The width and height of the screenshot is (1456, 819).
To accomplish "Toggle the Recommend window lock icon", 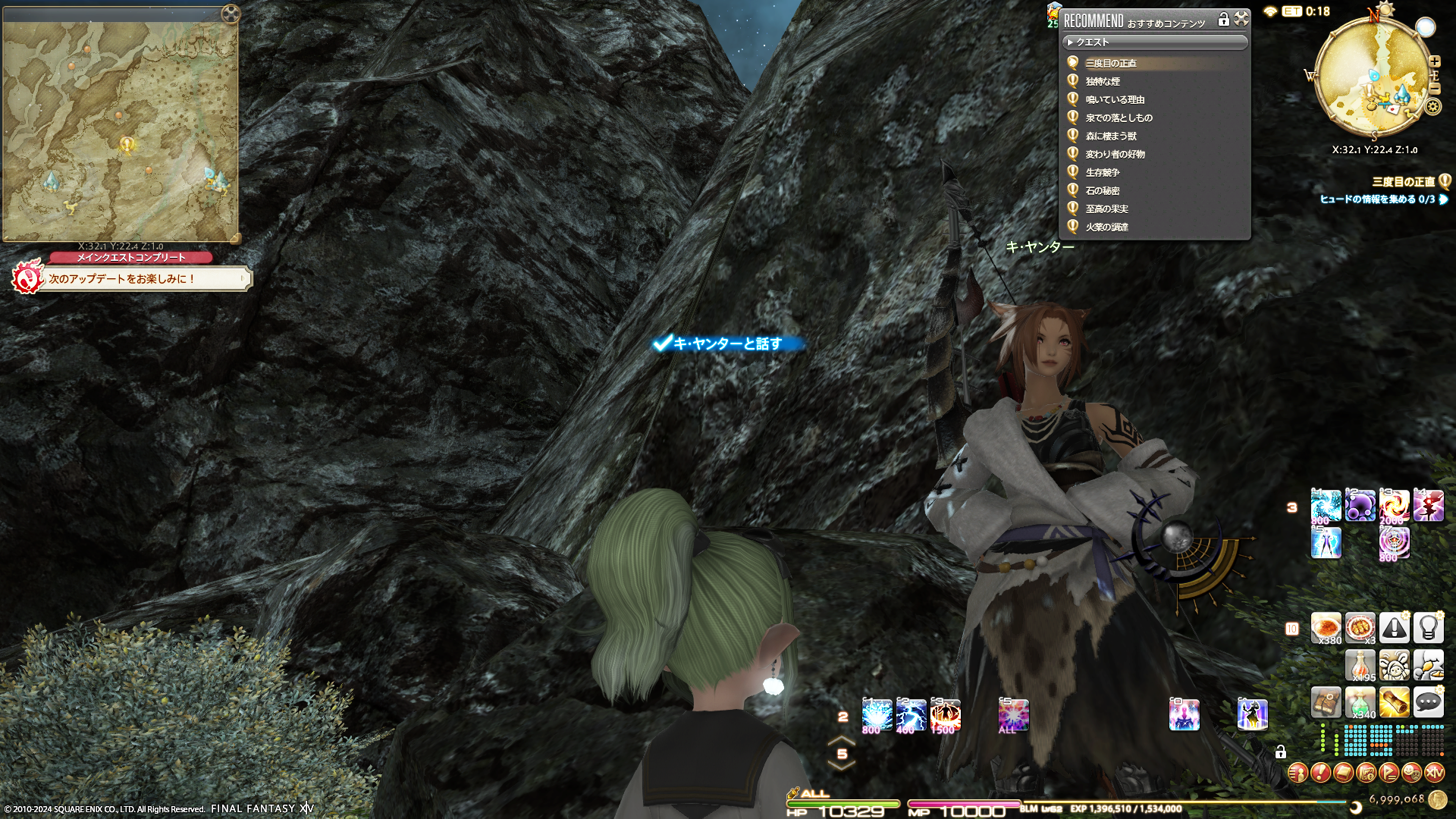I will (1223, 20).
